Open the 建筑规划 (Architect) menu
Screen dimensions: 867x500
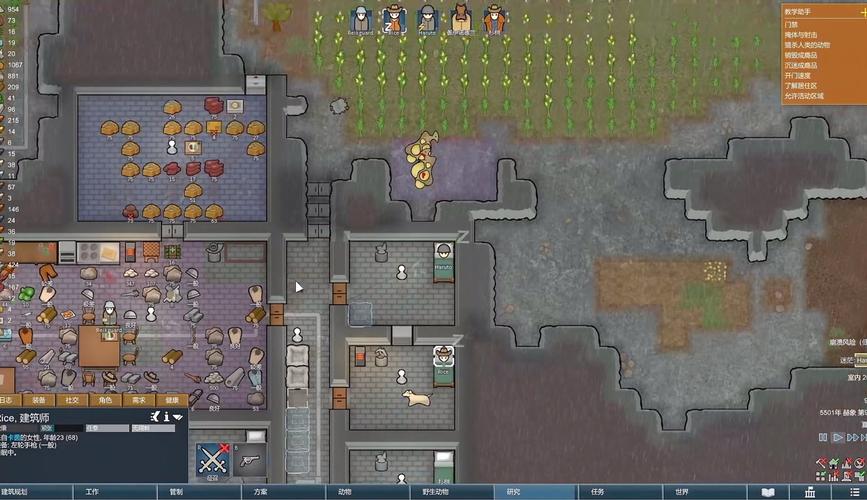21,492
